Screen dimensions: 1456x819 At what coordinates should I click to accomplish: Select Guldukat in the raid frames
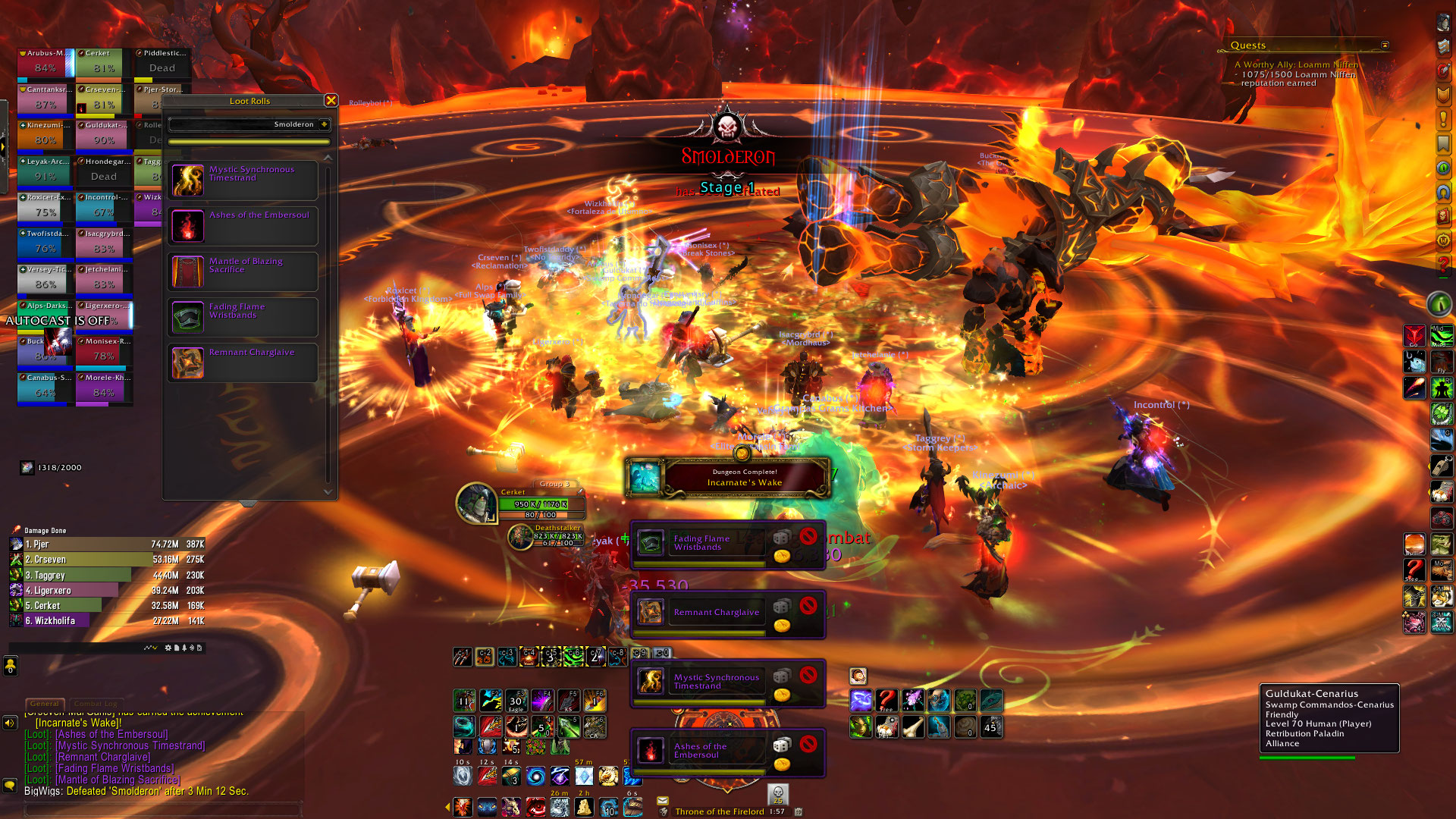click(104, 134)
